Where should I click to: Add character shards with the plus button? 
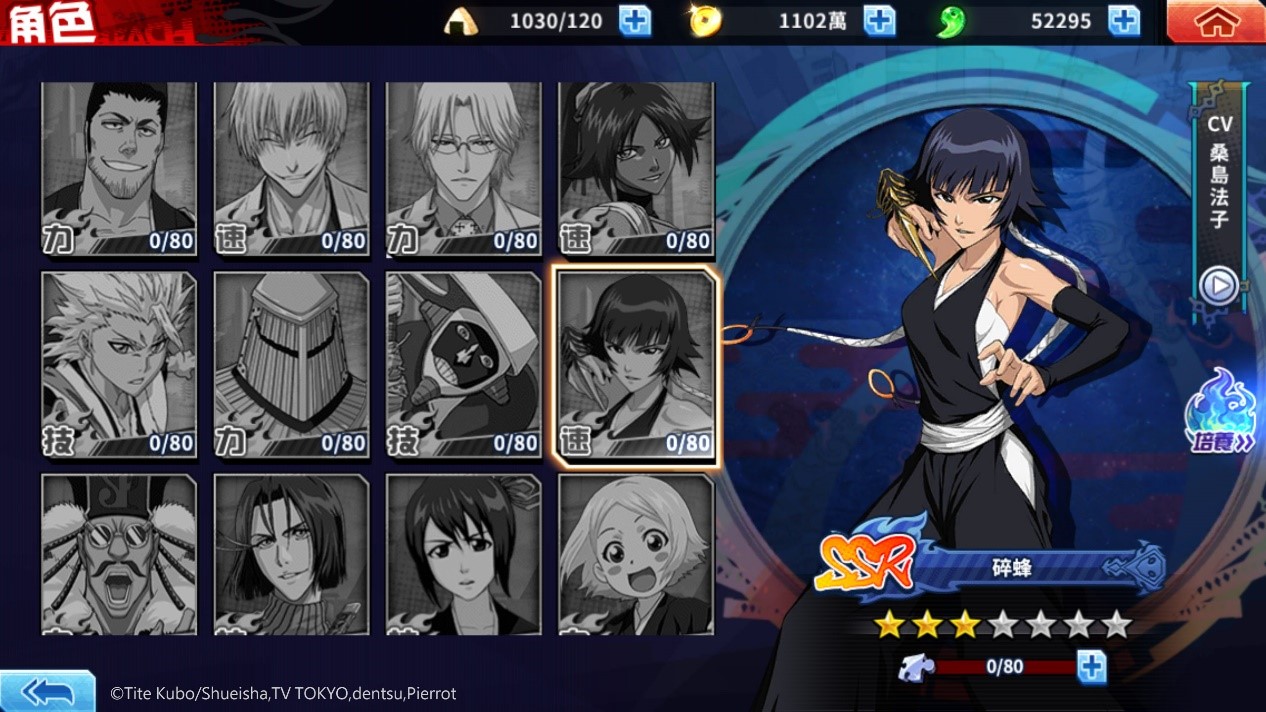pyautogui.click(x=1091, y=666)
